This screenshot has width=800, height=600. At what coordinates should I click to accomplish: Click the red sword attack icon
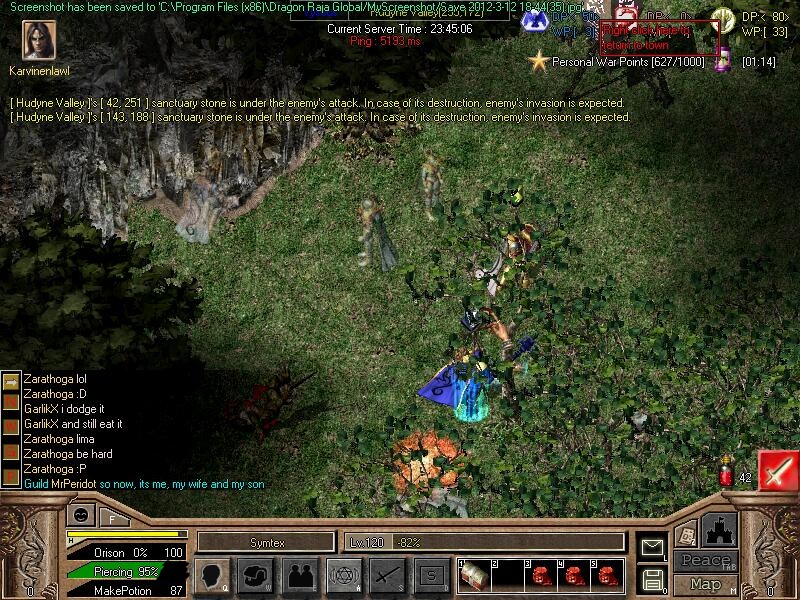tap(777, 471)
